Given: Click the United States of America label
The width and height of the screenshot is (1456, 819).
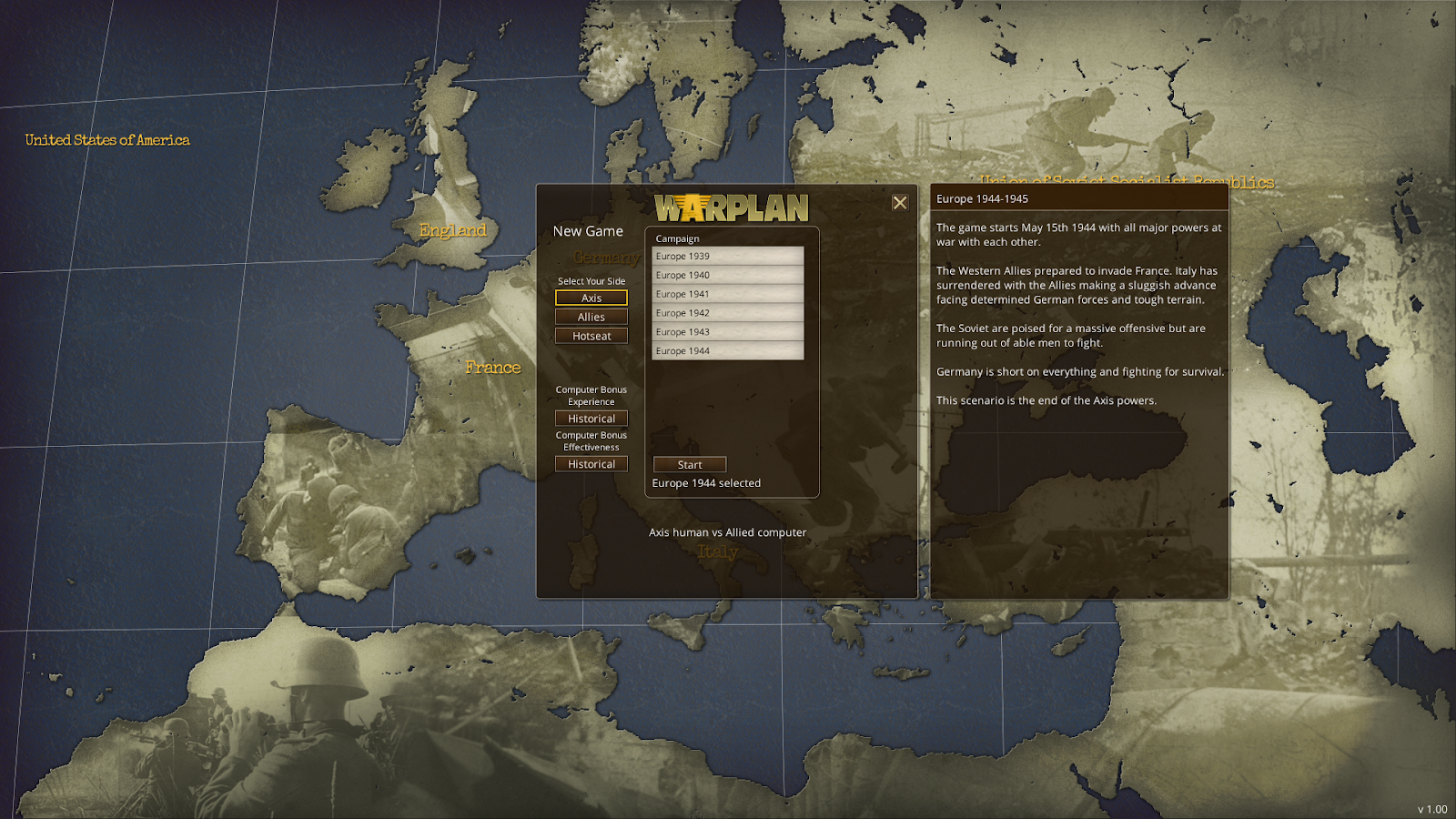Looking at the screenshot, I should coord(107,139).
